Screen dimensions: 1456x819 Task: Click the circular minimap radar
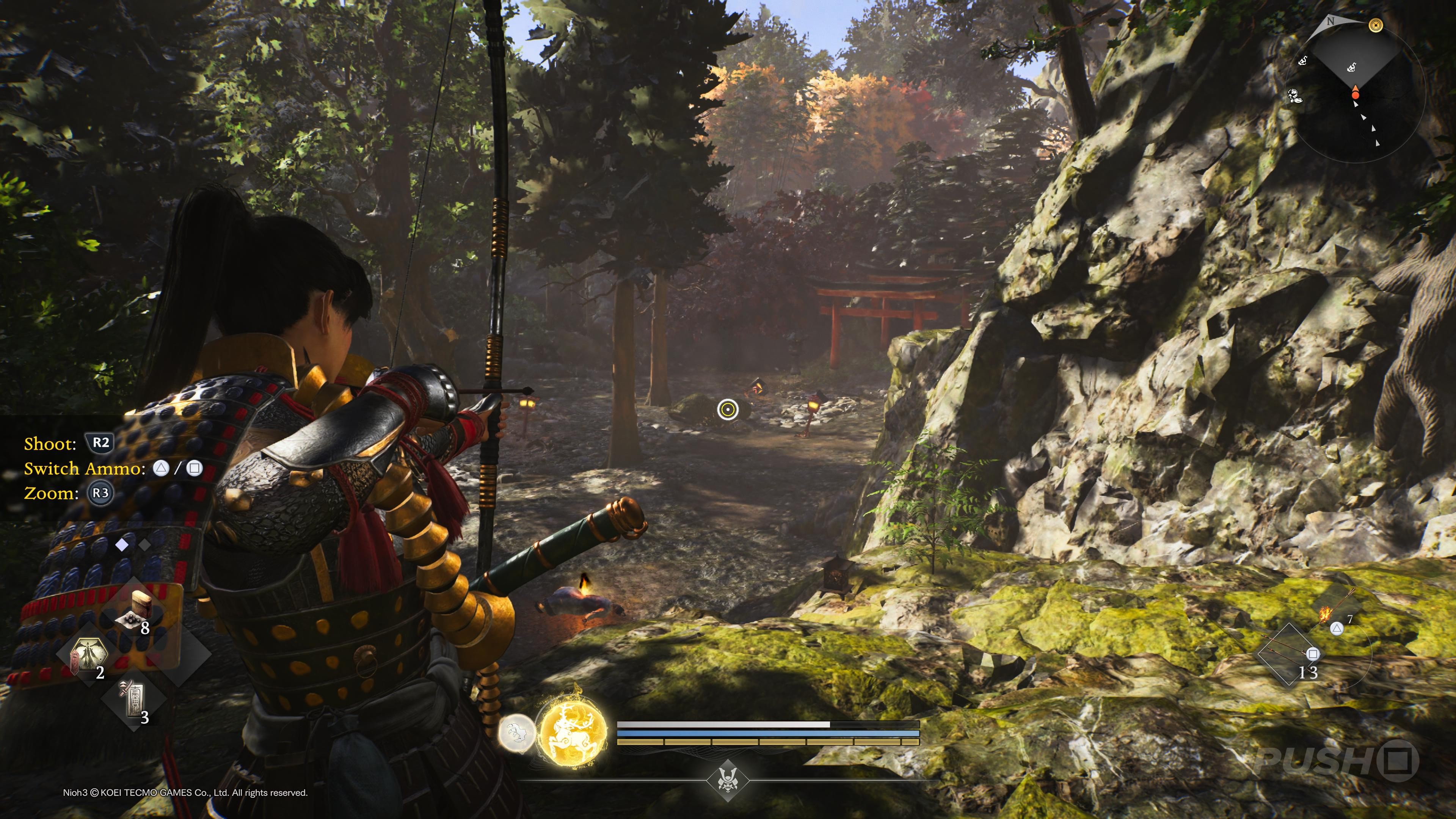click(1356, 91)
